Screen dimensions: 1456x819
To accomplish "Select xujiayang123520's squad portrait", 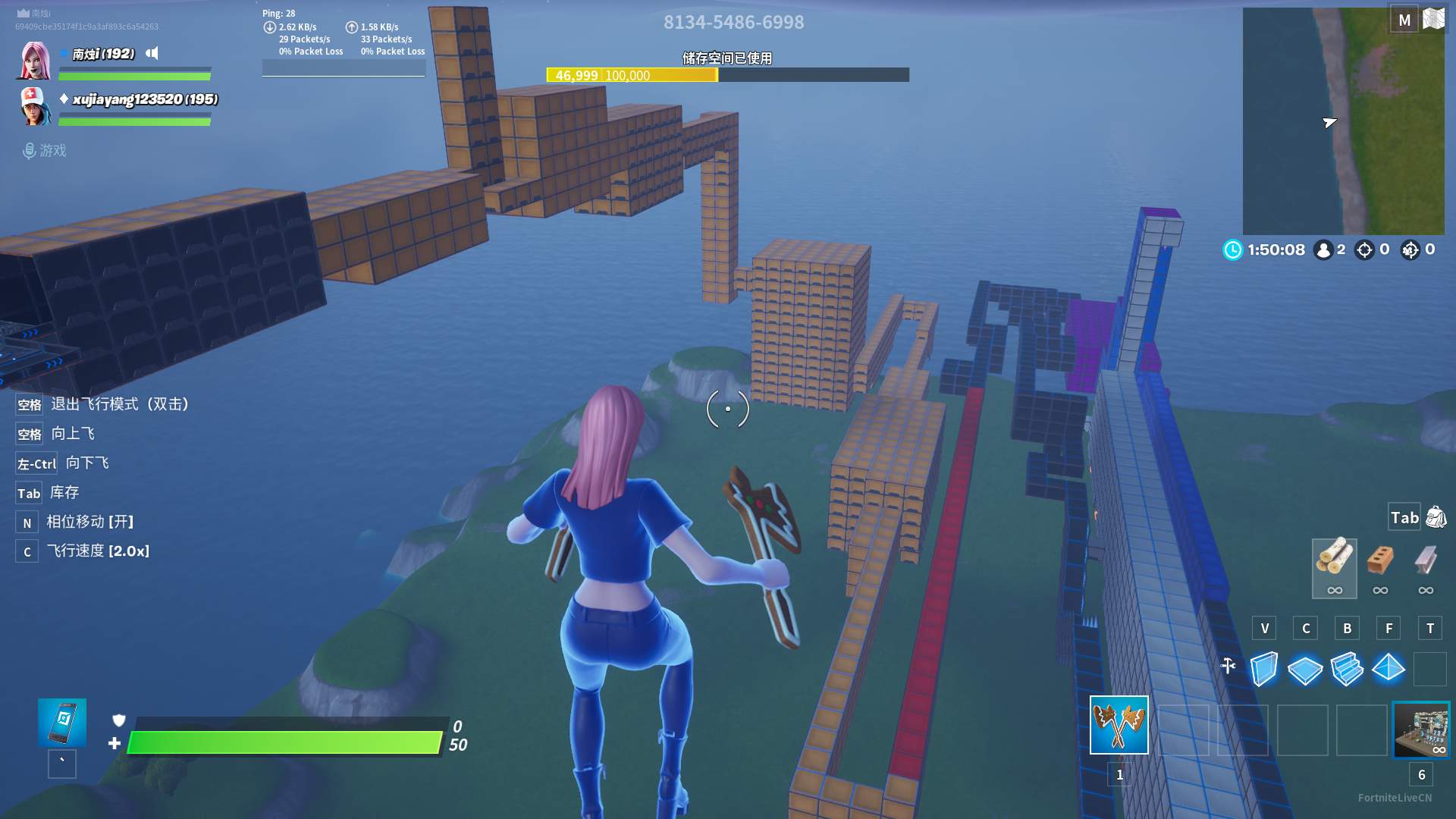I will point(34,106).
